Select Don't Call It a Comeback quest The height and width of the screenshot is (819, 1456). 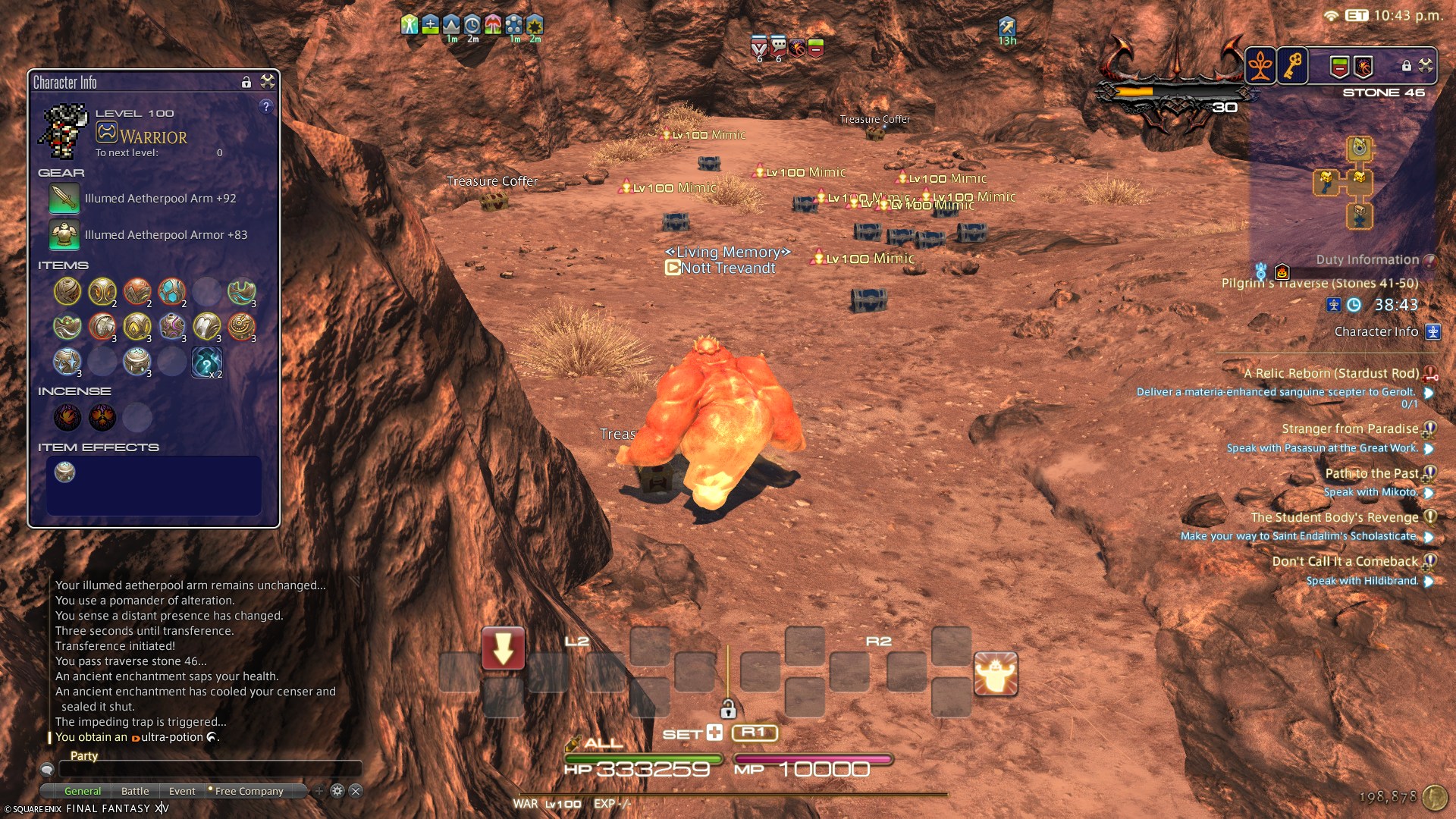(1345, 561)
